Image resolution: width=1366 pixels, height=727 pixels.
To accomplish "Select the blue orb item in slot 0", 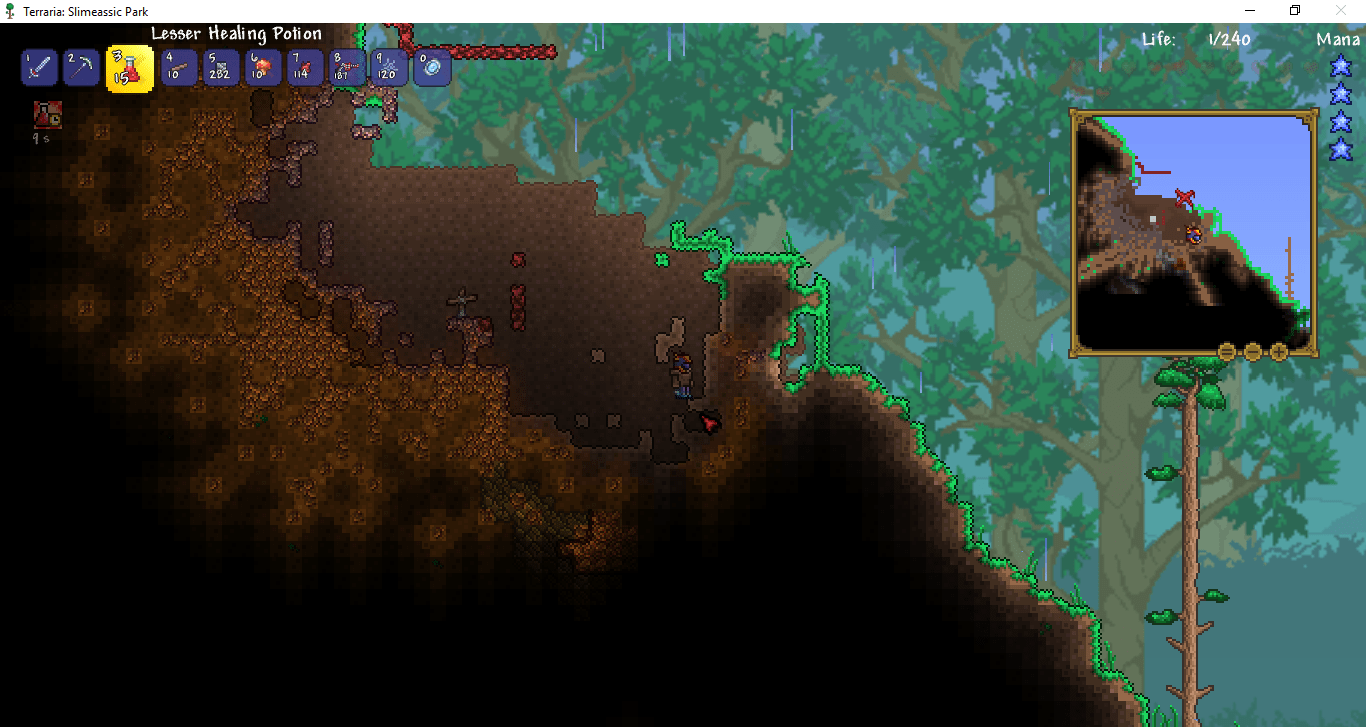I will 431,67.
